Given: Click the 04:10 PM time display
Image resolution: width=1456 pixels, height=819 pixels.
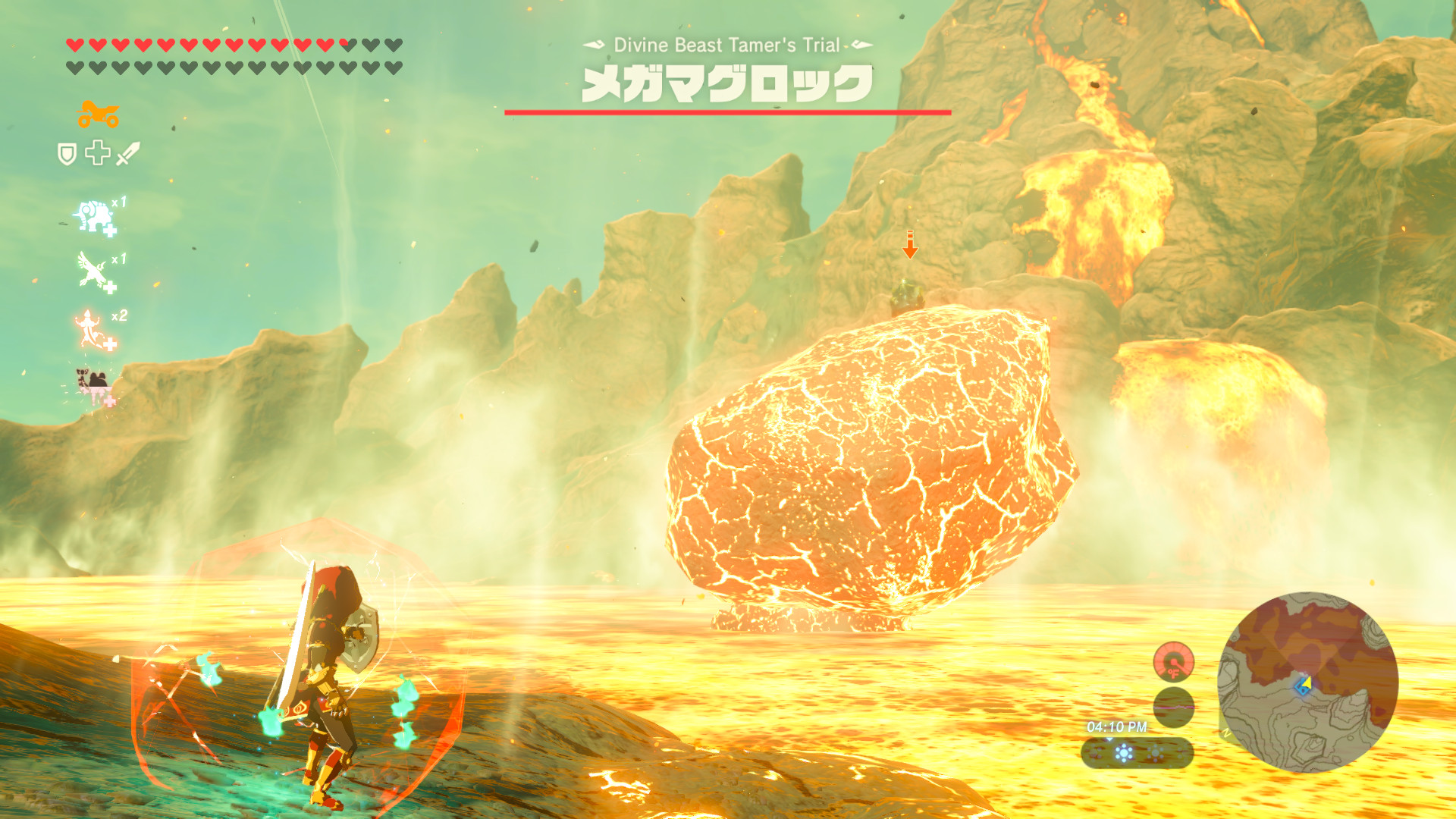Looking at the screenshot, I should tap(1117, 726).
